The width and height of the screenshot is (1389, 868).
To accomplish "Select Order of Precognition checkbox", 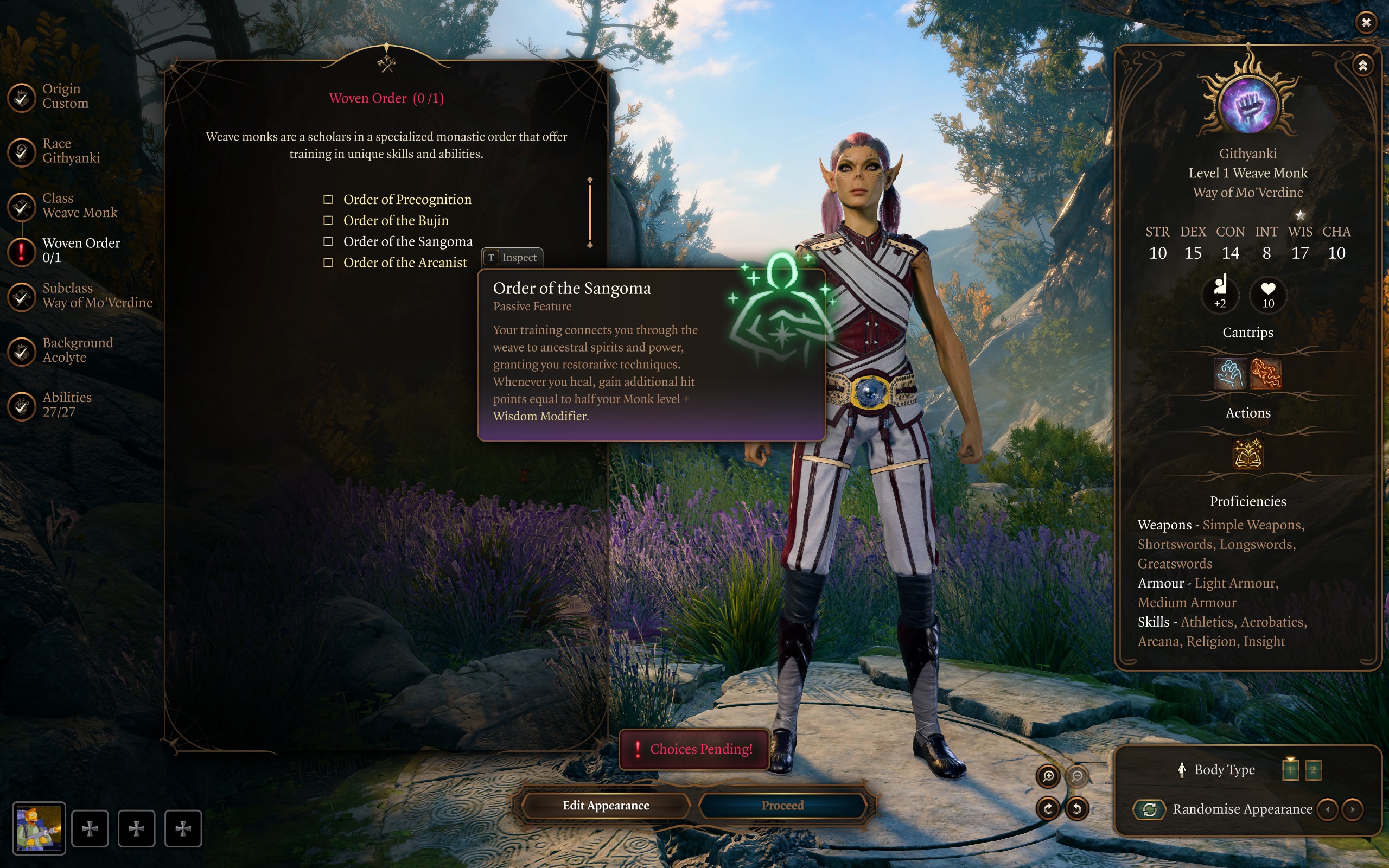I will pos(328,199).
